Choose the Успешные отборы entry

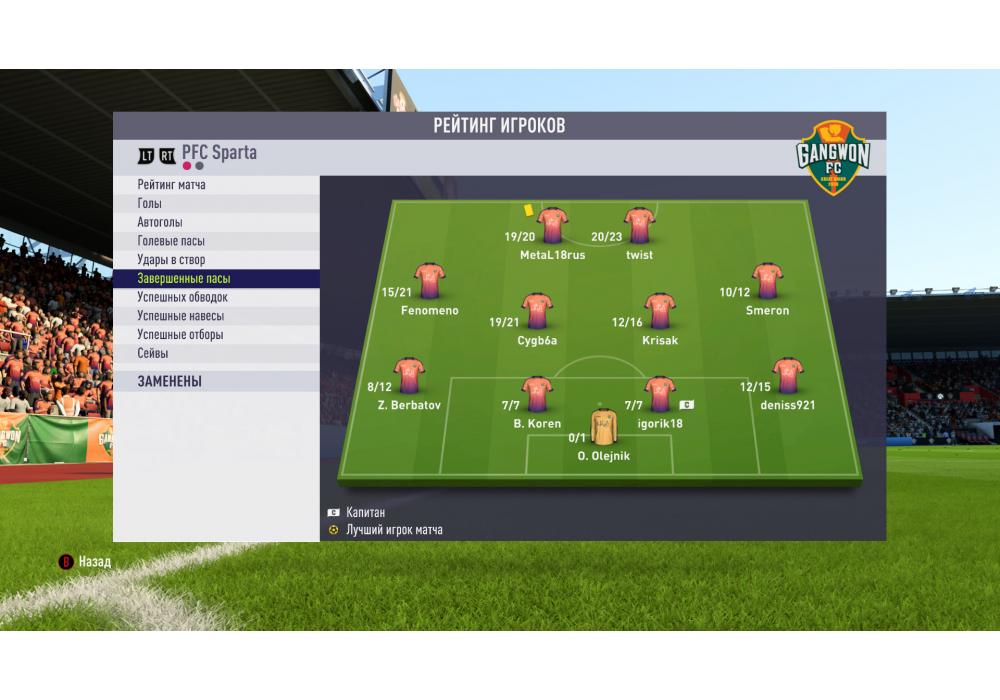[180, 335]
